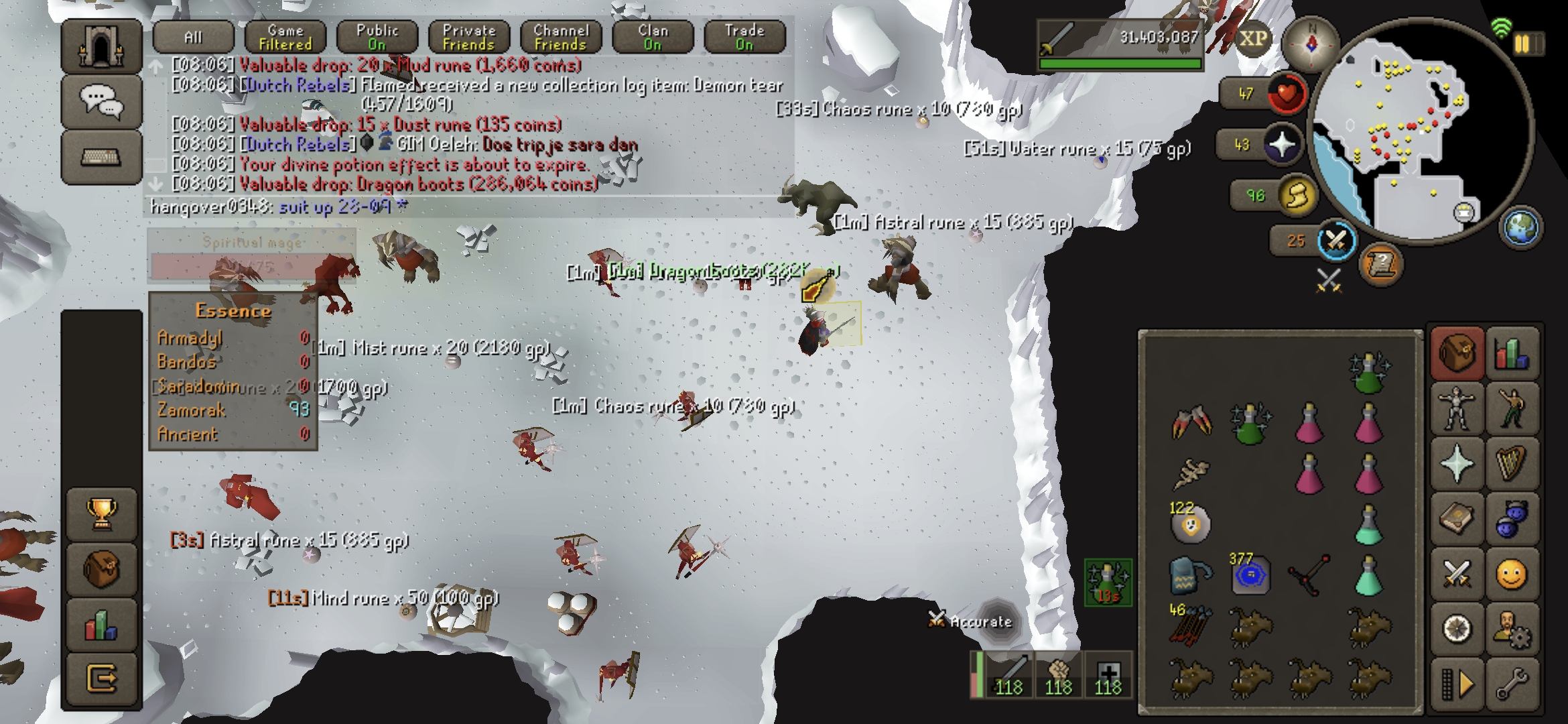
Task: Show all messages with the All tab
Action: pyautogui.click(x=193, y=38)
